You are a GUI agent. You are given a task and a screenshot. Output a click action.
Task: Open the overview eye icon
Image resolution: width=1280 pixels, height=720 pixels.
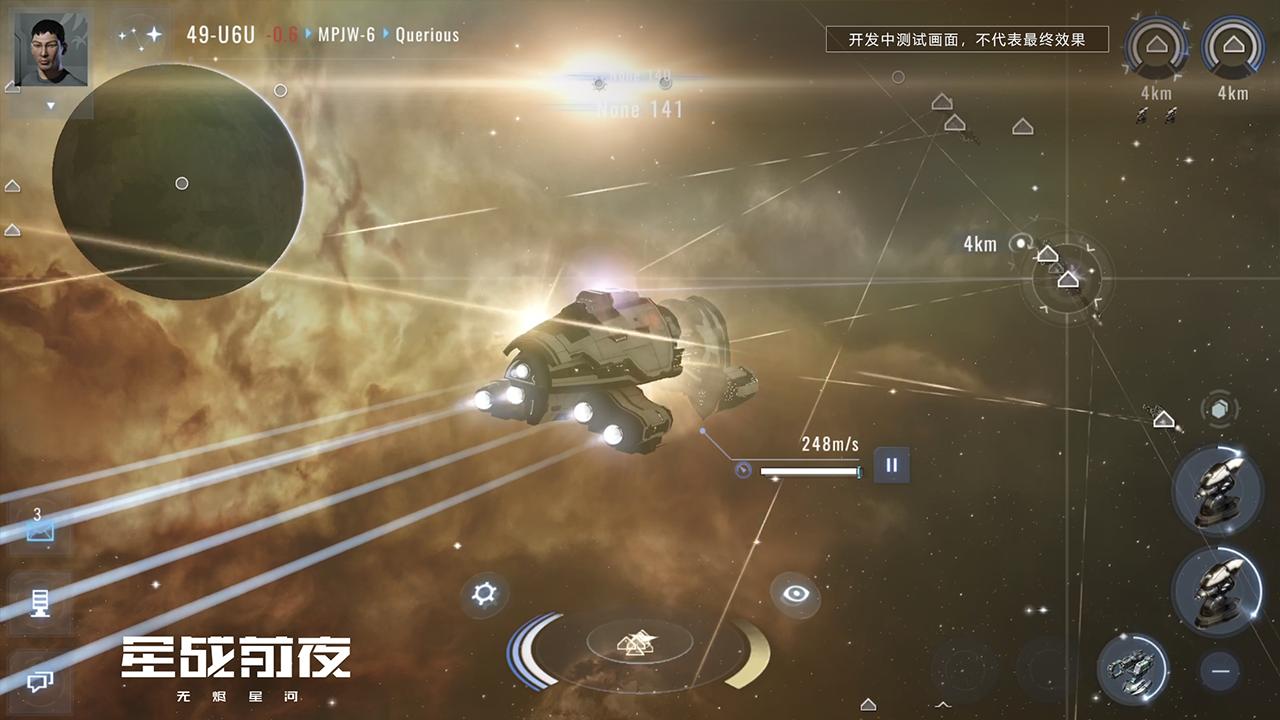[x=797, y=595]
